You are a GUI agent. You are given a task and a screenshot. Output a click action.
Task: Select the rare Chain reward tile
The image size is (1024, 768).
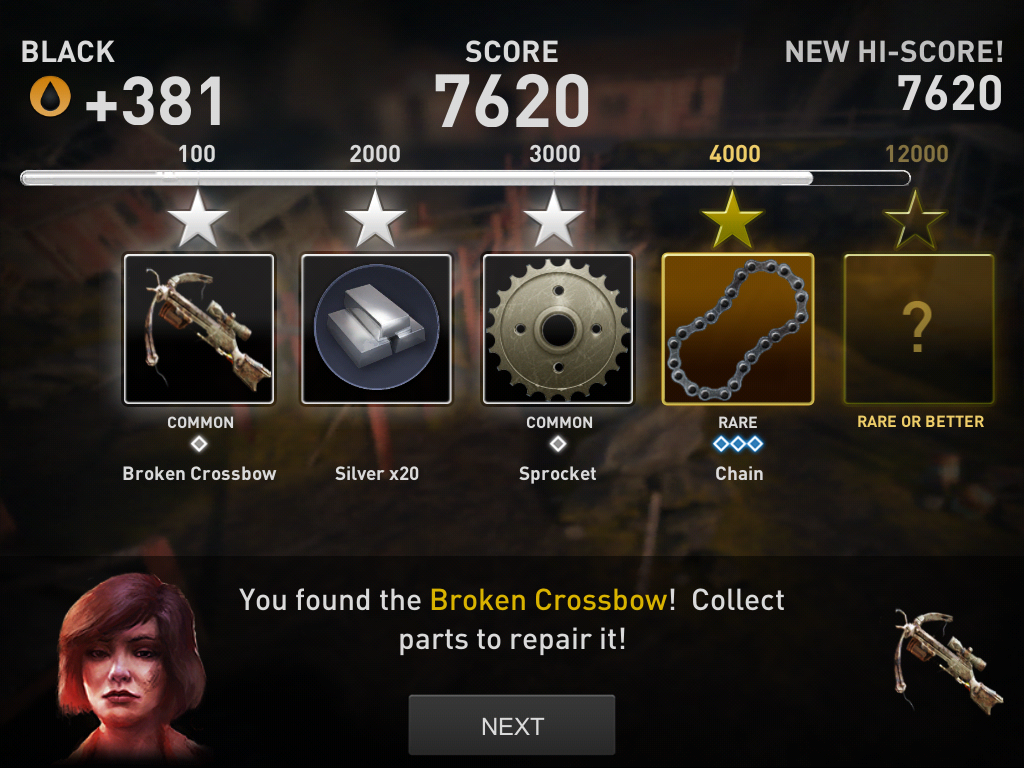tap(738, 329)
